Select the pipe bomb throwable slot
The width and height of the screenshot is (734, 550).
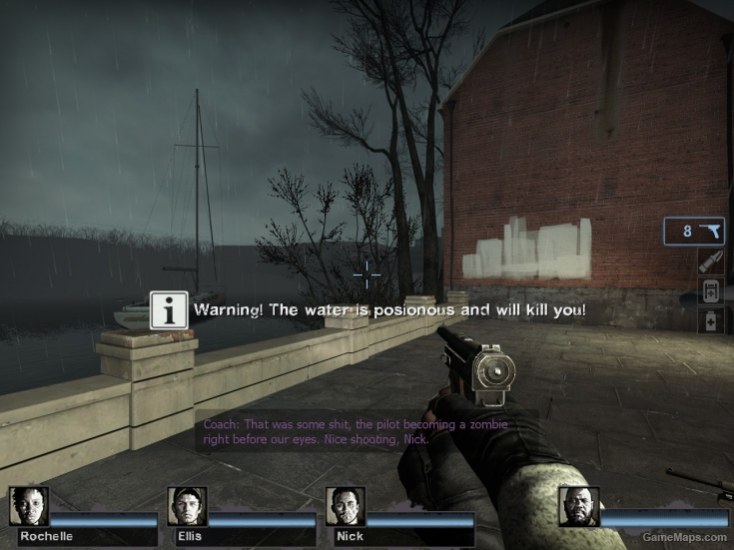(x=710, y=263)
